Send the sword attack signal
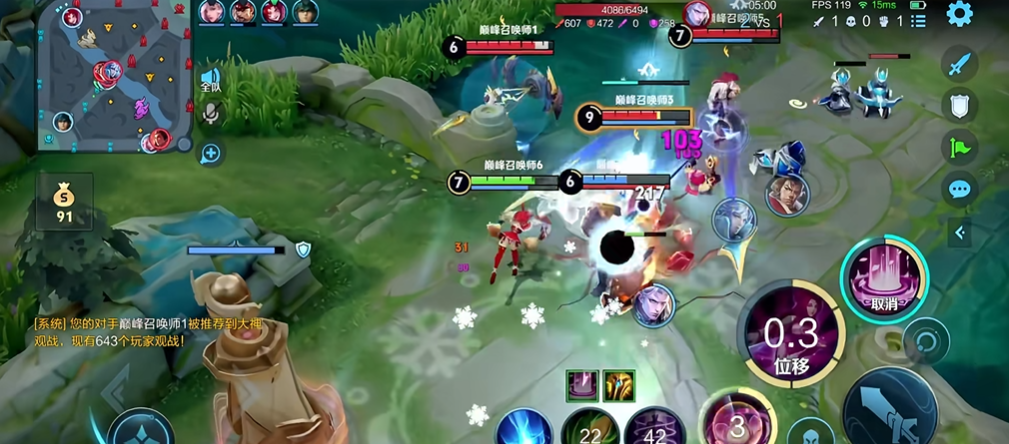1009x444 pixels. pyautogui.click(x=960, y=65)
